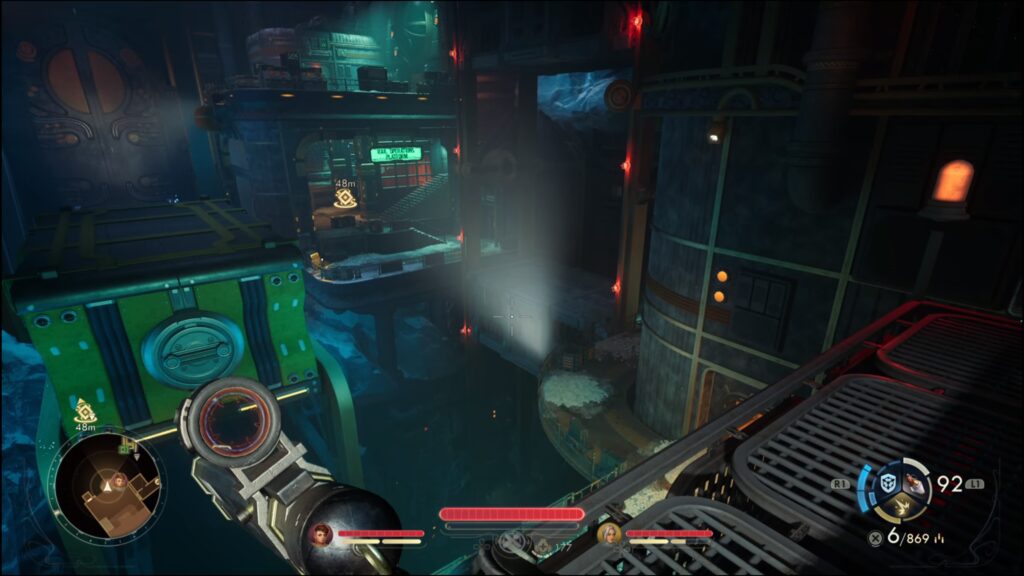Click the companion portrait marker on the minimap
Screen dimensions: 1024x576
(119, 481)
